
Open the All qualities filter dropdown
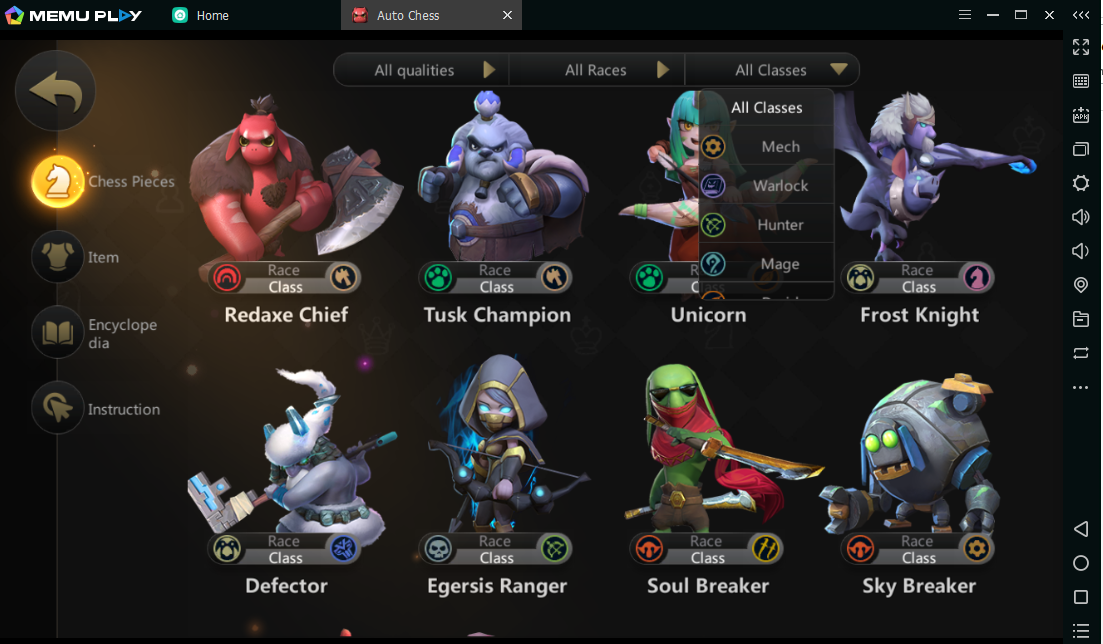pos(421,70)
